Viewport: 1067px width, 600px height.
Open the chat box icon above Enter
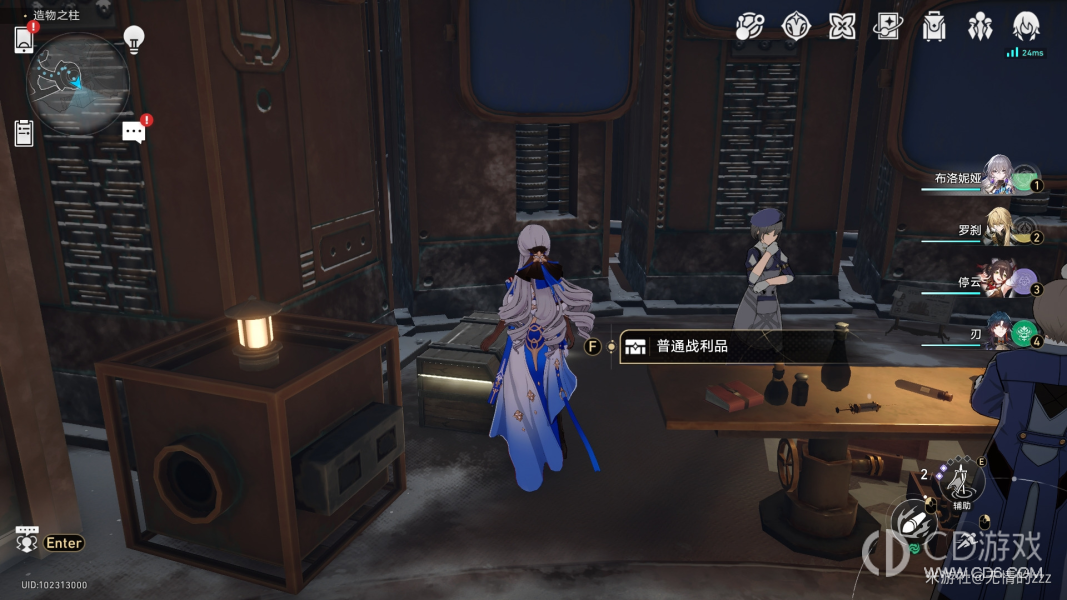(27, 539)
